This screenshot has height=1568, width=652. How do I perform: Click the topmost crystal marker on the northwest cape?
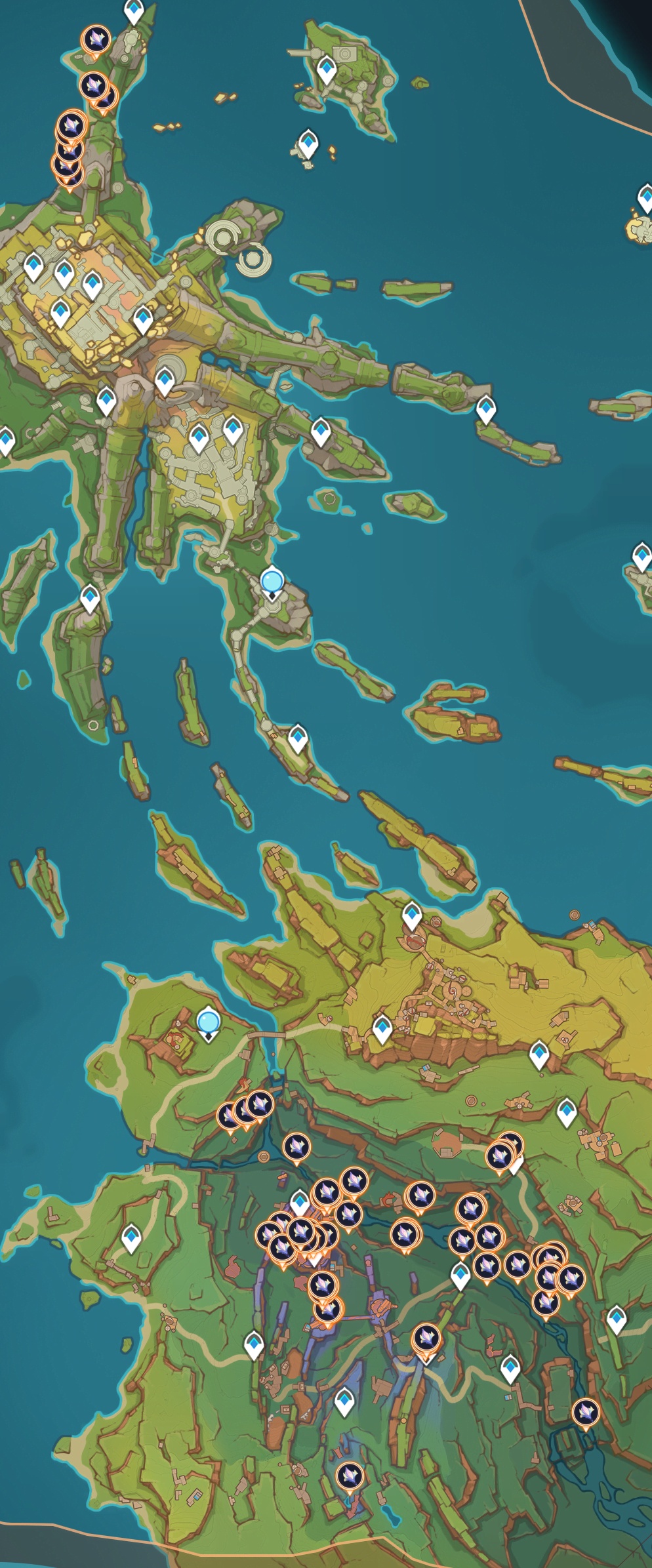[96, 40]
